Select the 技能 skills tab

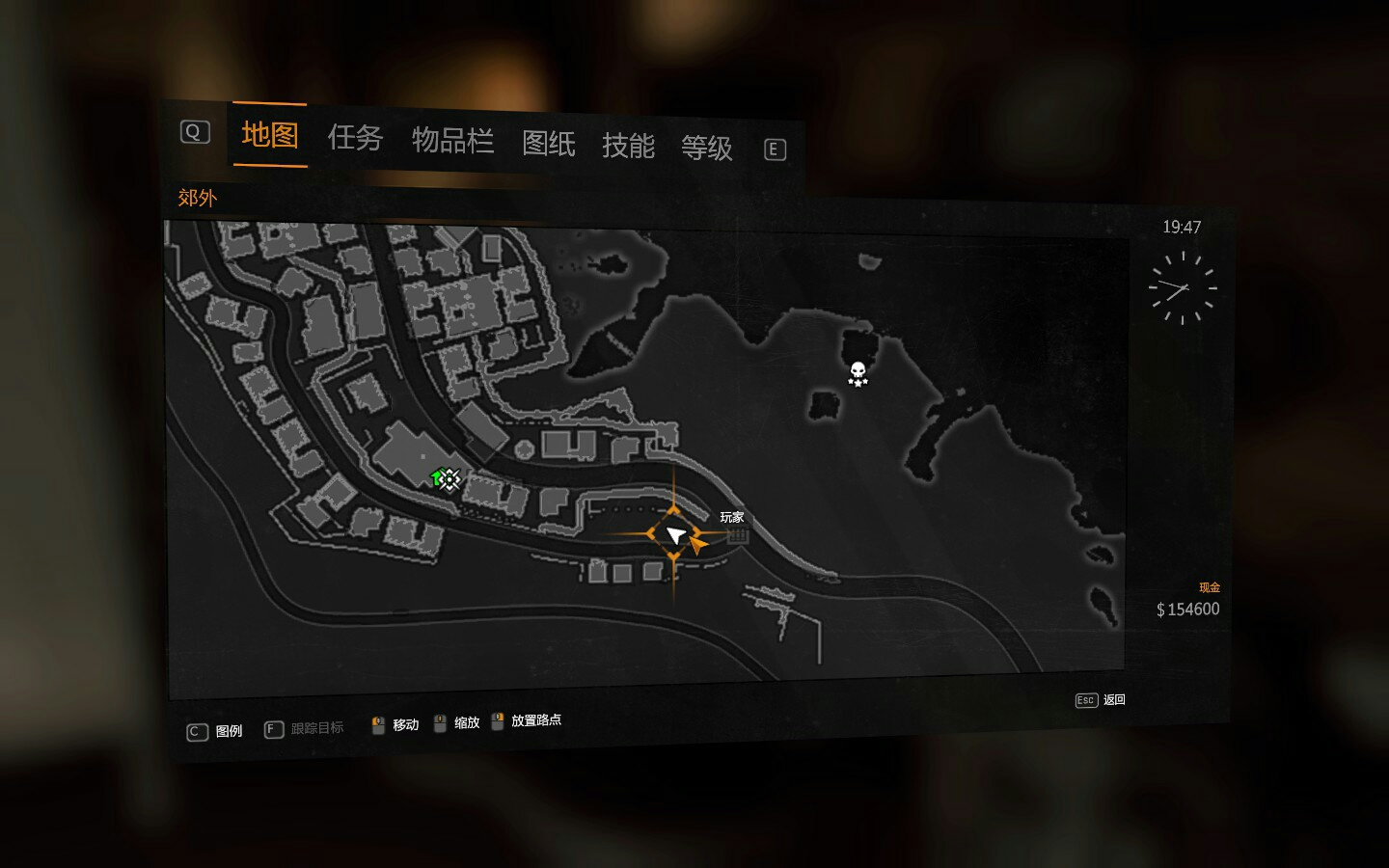[628, 146]
